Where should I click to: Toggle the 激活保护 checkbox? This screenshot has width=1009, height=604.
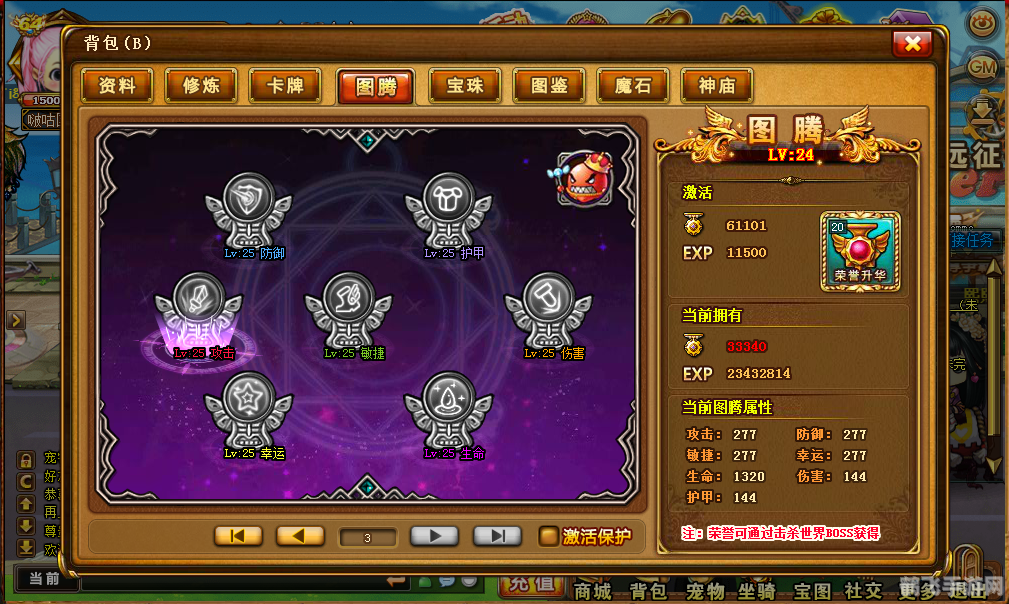549,536
